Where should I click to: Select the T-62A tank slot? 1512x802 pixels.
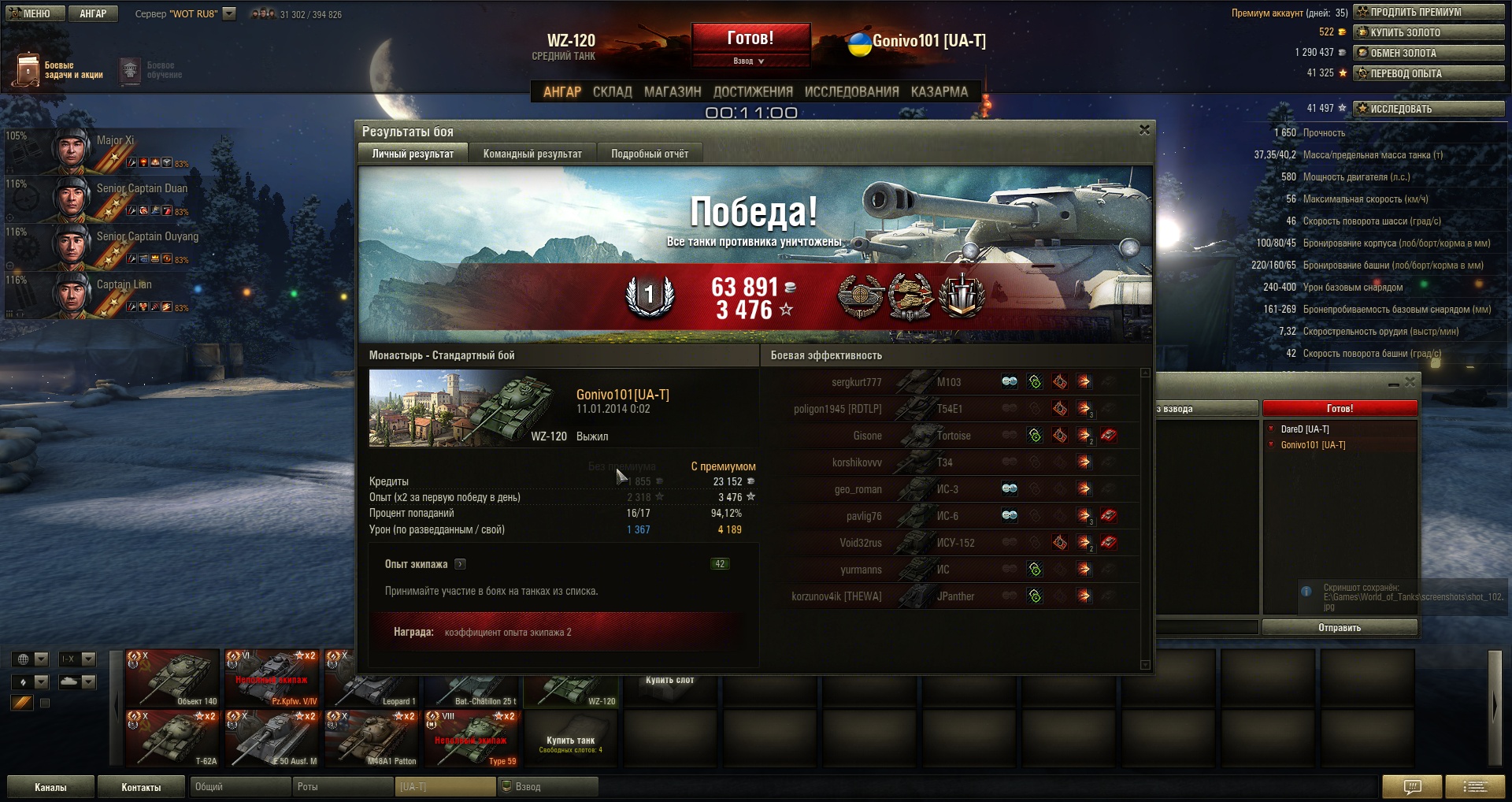(x=172, y=738)
